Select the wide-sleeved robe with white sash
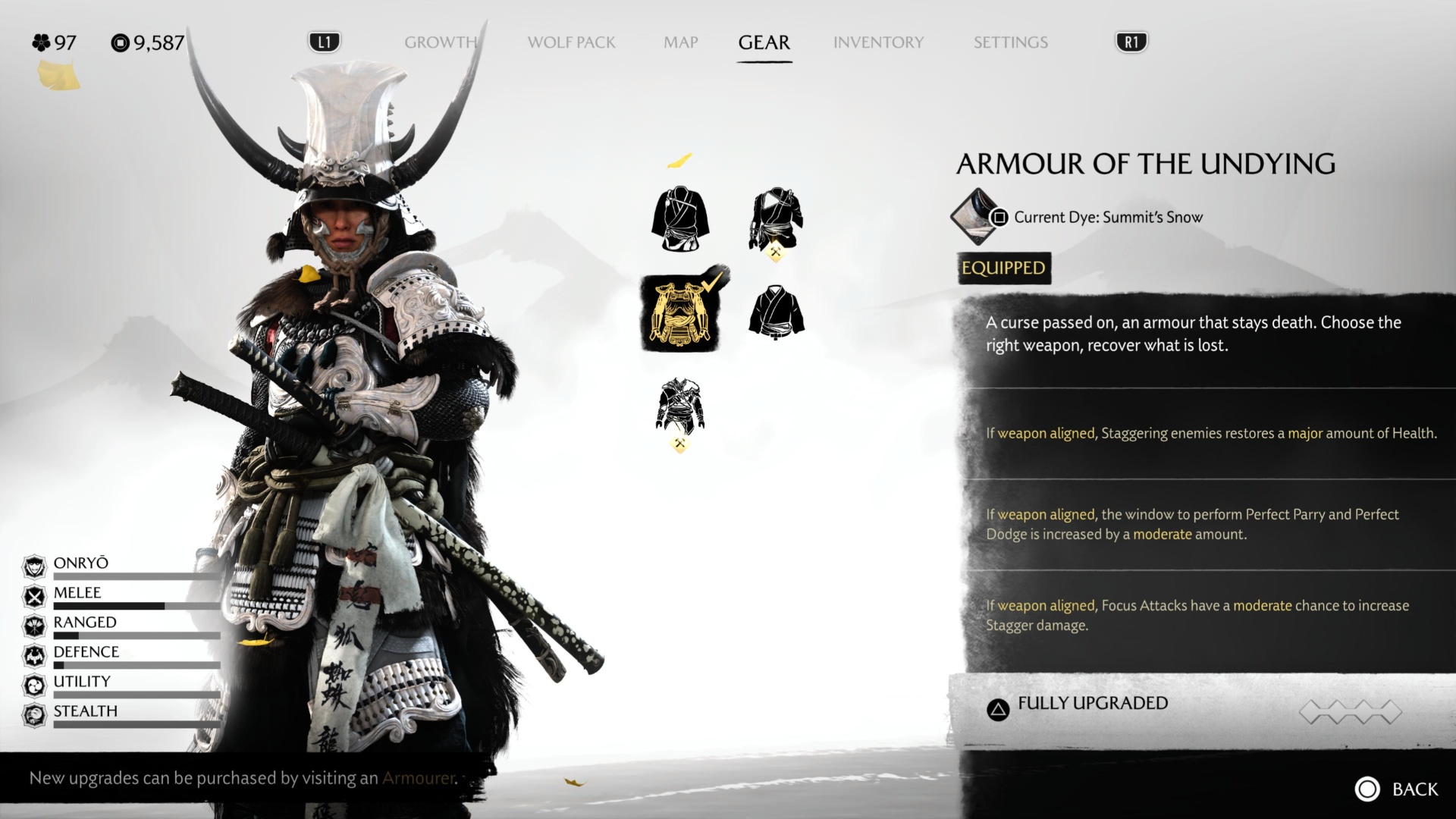This screenshot has height=819, width=1456. tap(679, 219)
